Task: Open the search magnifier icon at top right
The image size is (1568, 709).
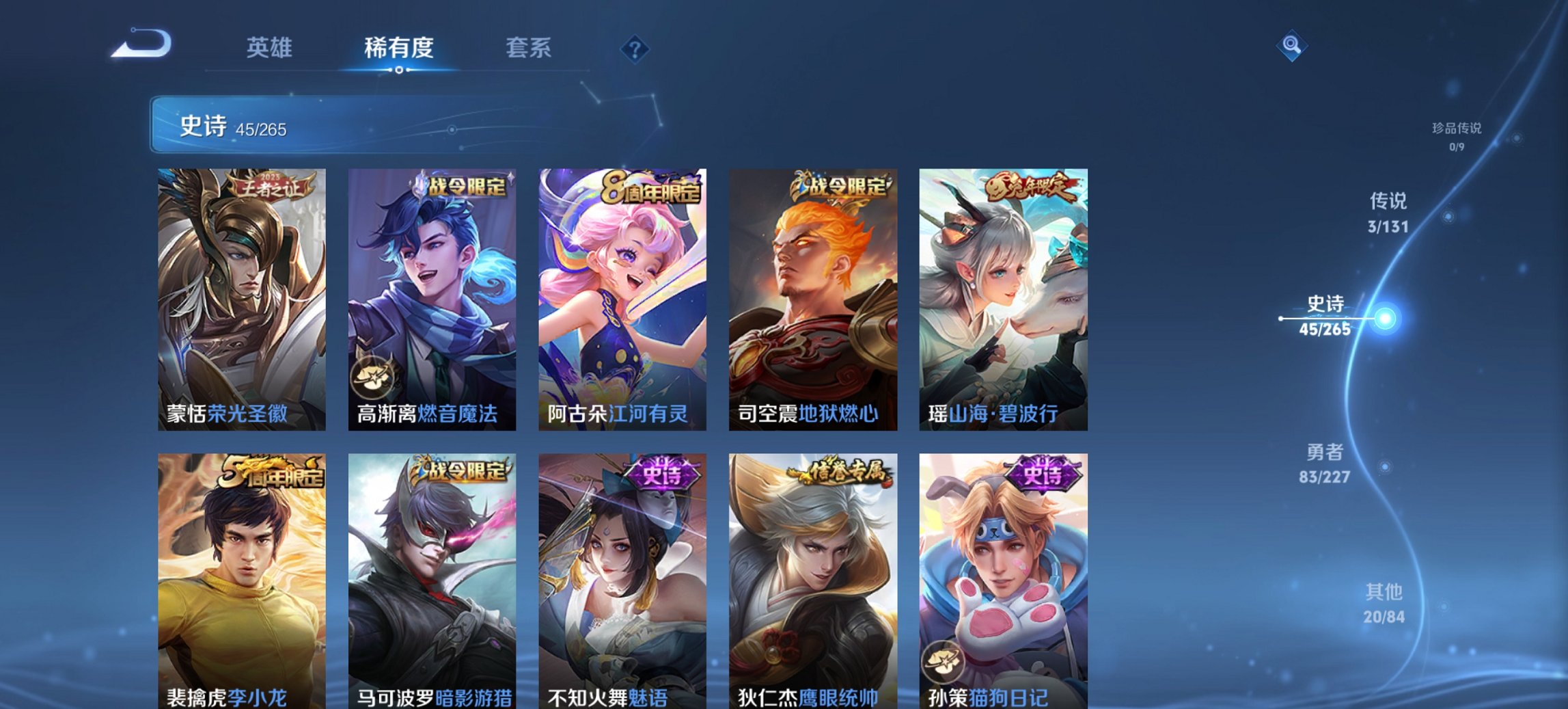Action: tap(1292, 48)
